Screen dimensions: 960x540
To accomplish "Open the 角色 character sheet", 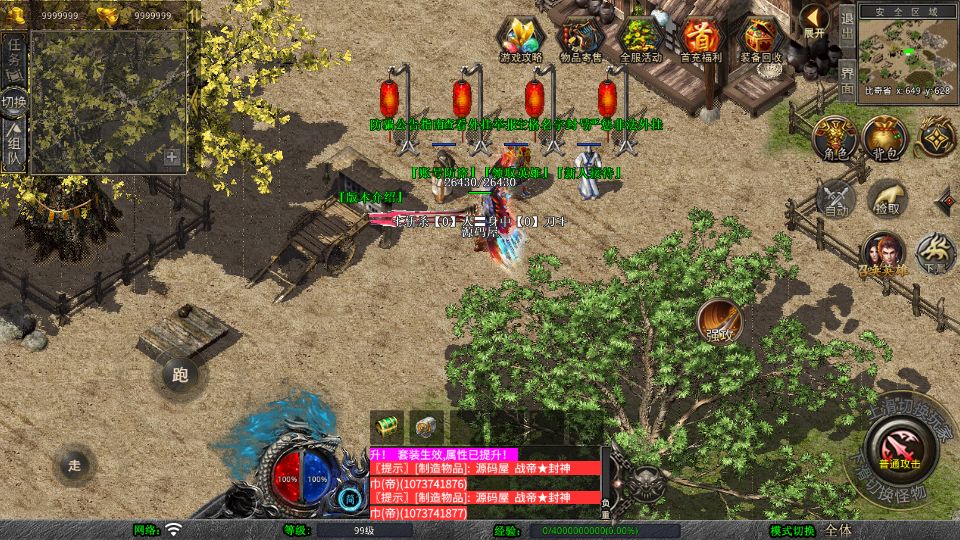I will 834,138.
